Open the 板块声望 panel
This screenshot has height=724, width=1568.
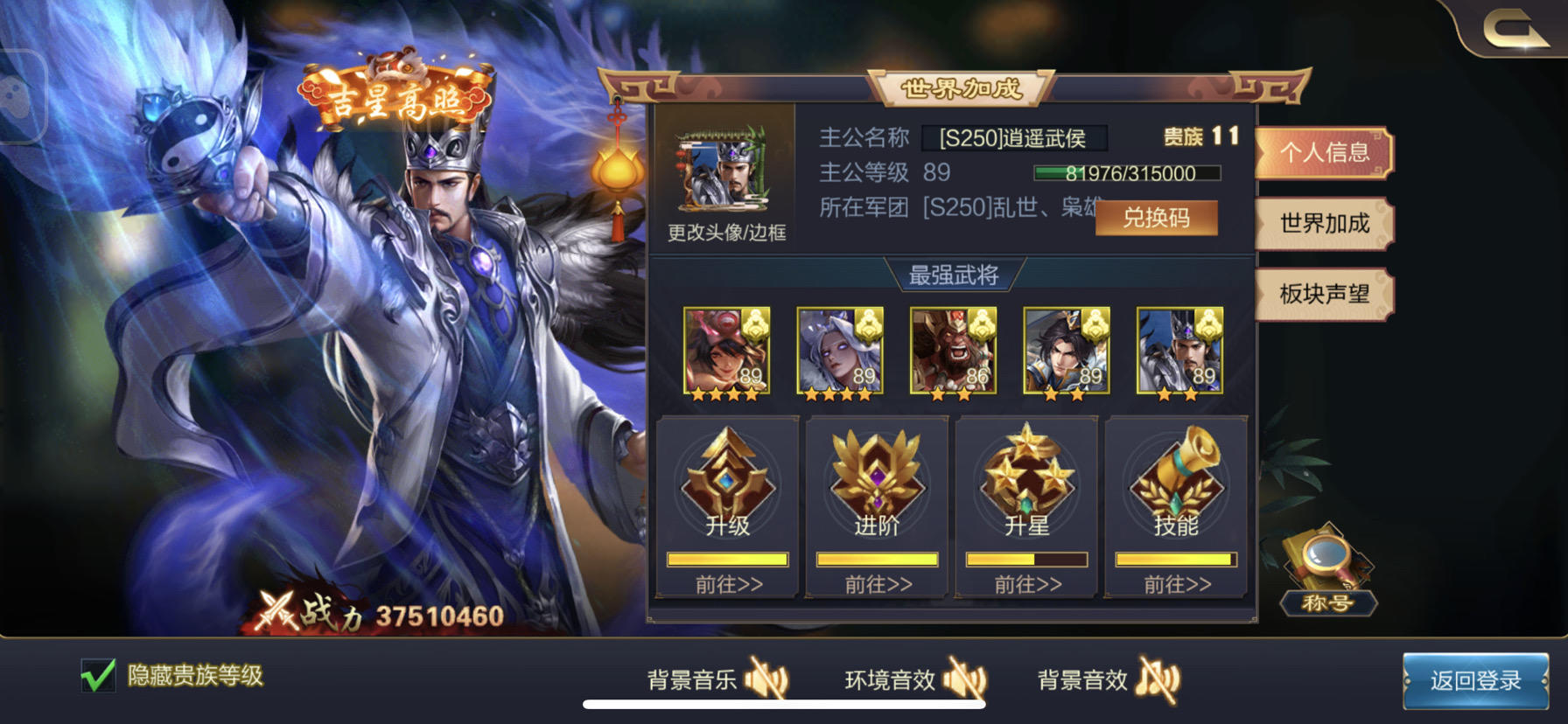pyautogui.click(x=1324, y=295)
